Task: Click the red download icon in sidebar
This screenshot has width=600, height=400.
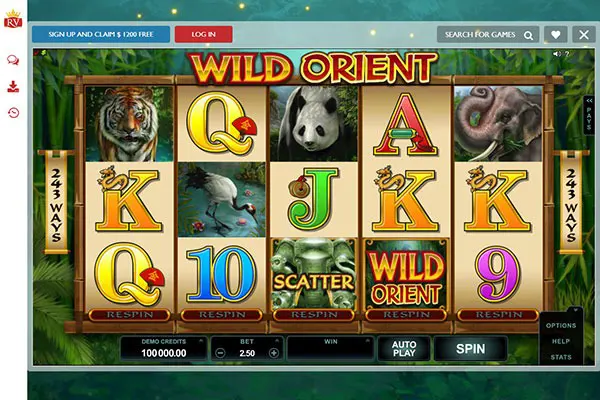Action: pos(13,86)
